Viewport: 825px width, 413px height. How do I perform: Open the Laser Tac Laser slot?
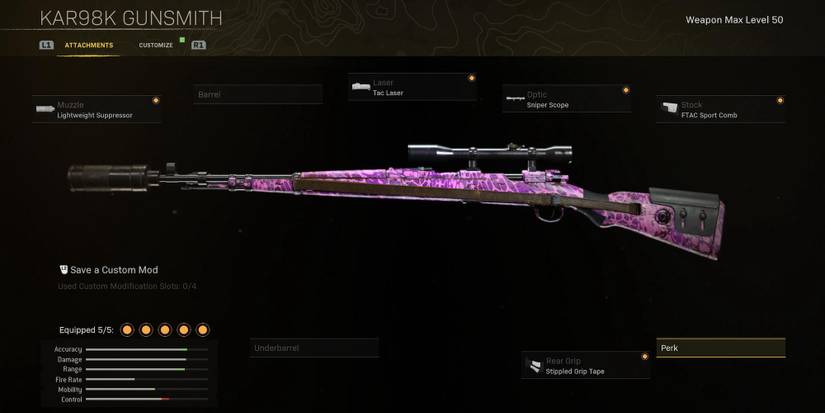tap(412, 88)
